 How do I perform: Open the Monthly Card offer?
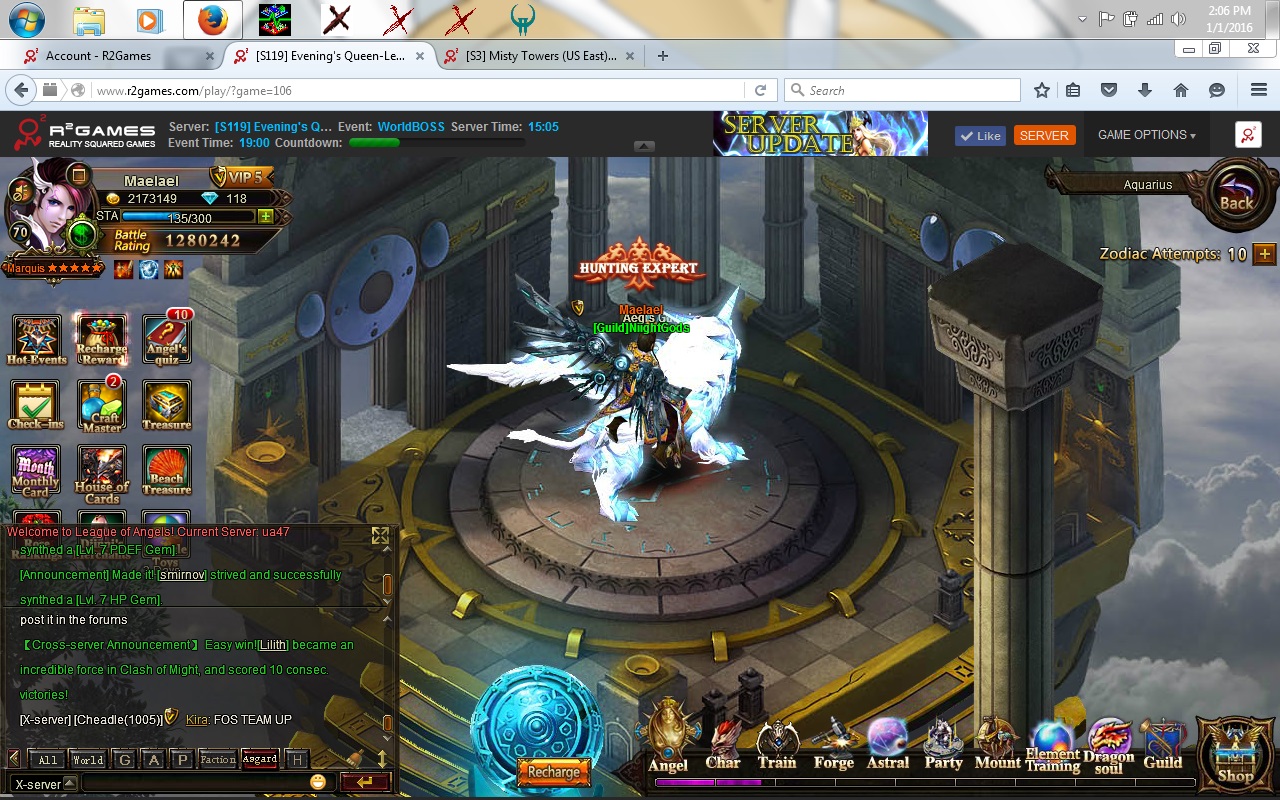click(x=35, y=469)
